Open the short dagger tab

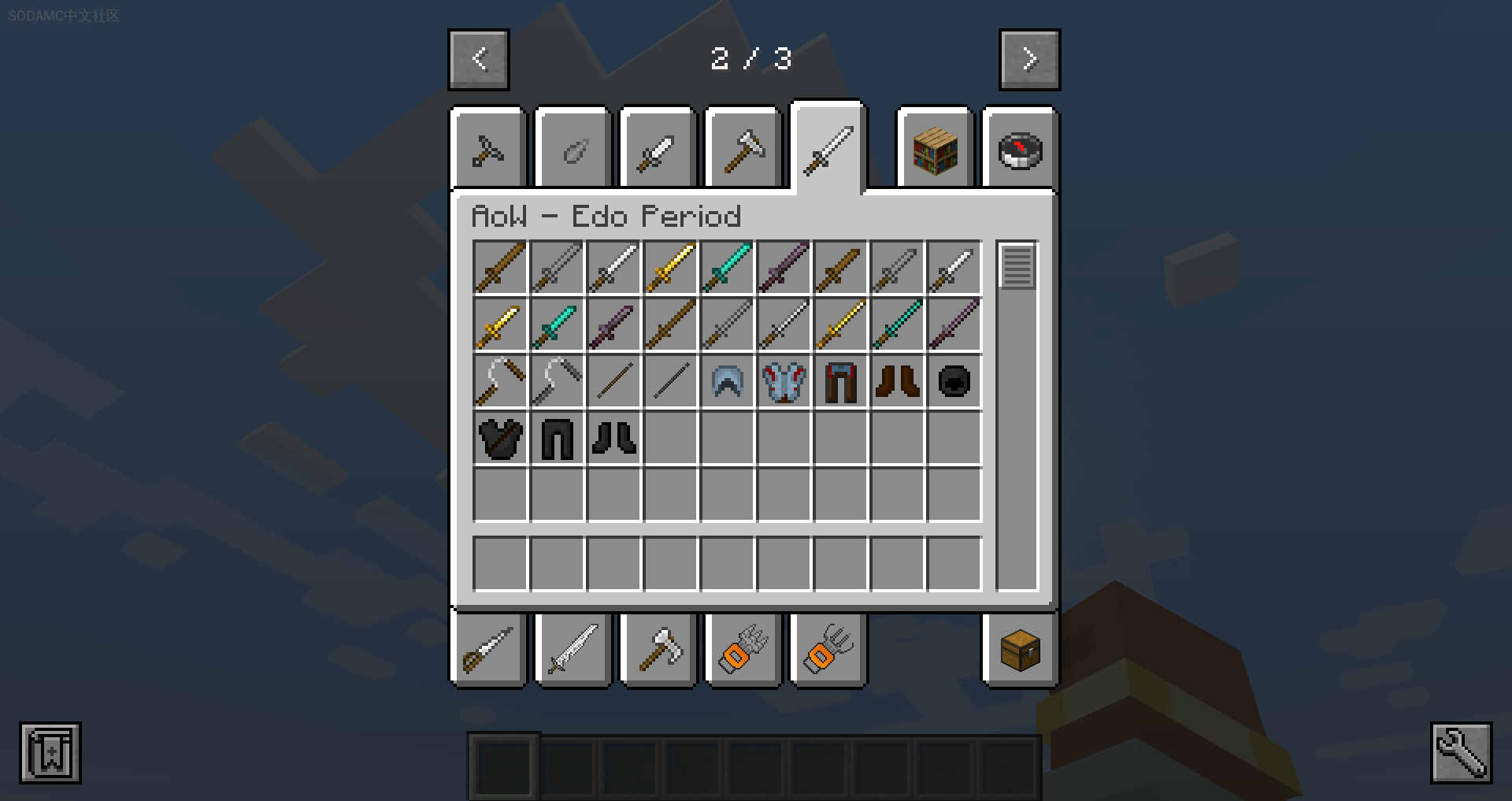tap(658, 150)
